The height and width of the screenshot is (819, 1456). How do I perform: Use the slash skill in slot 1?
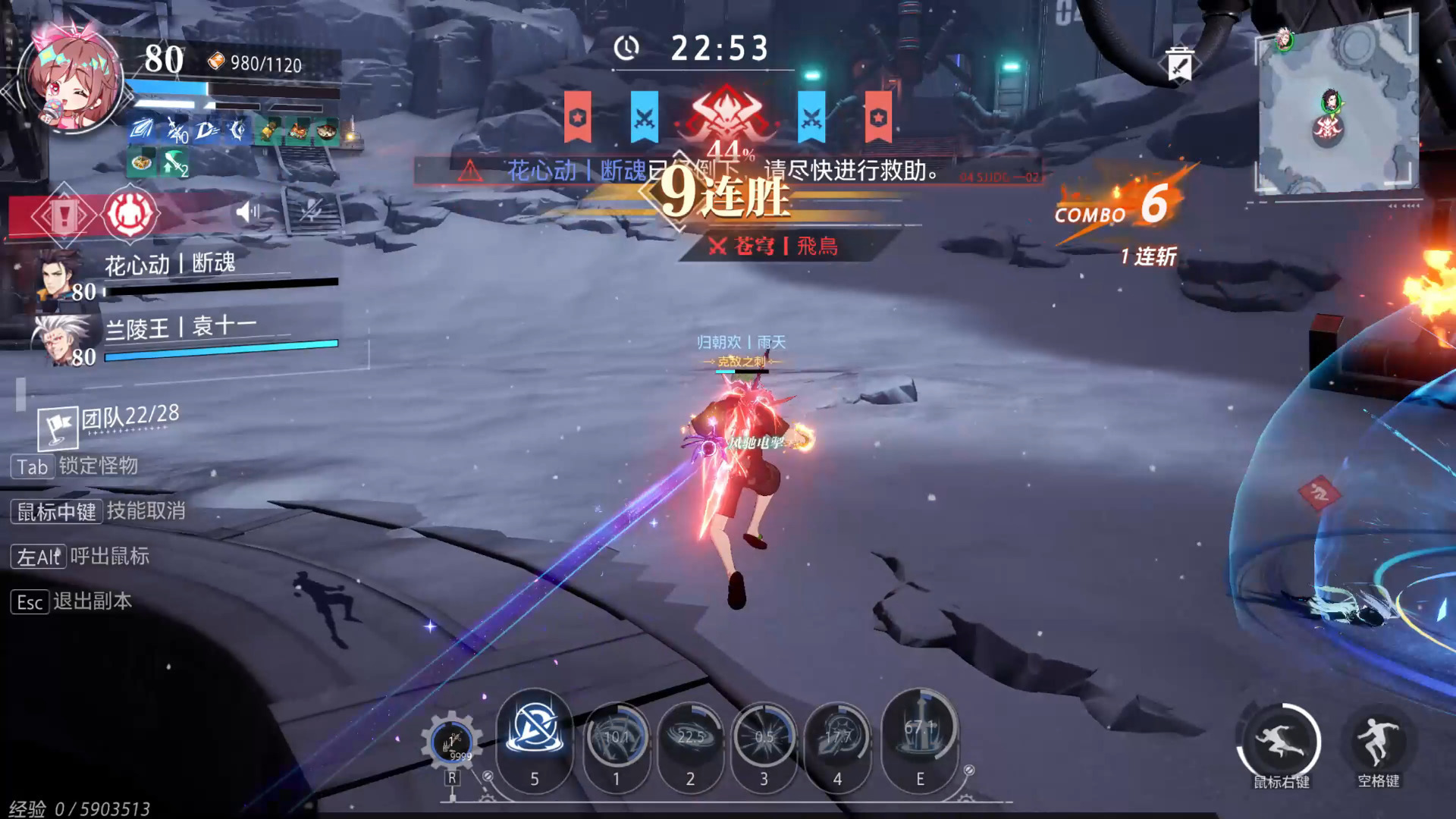coord(616,738)
